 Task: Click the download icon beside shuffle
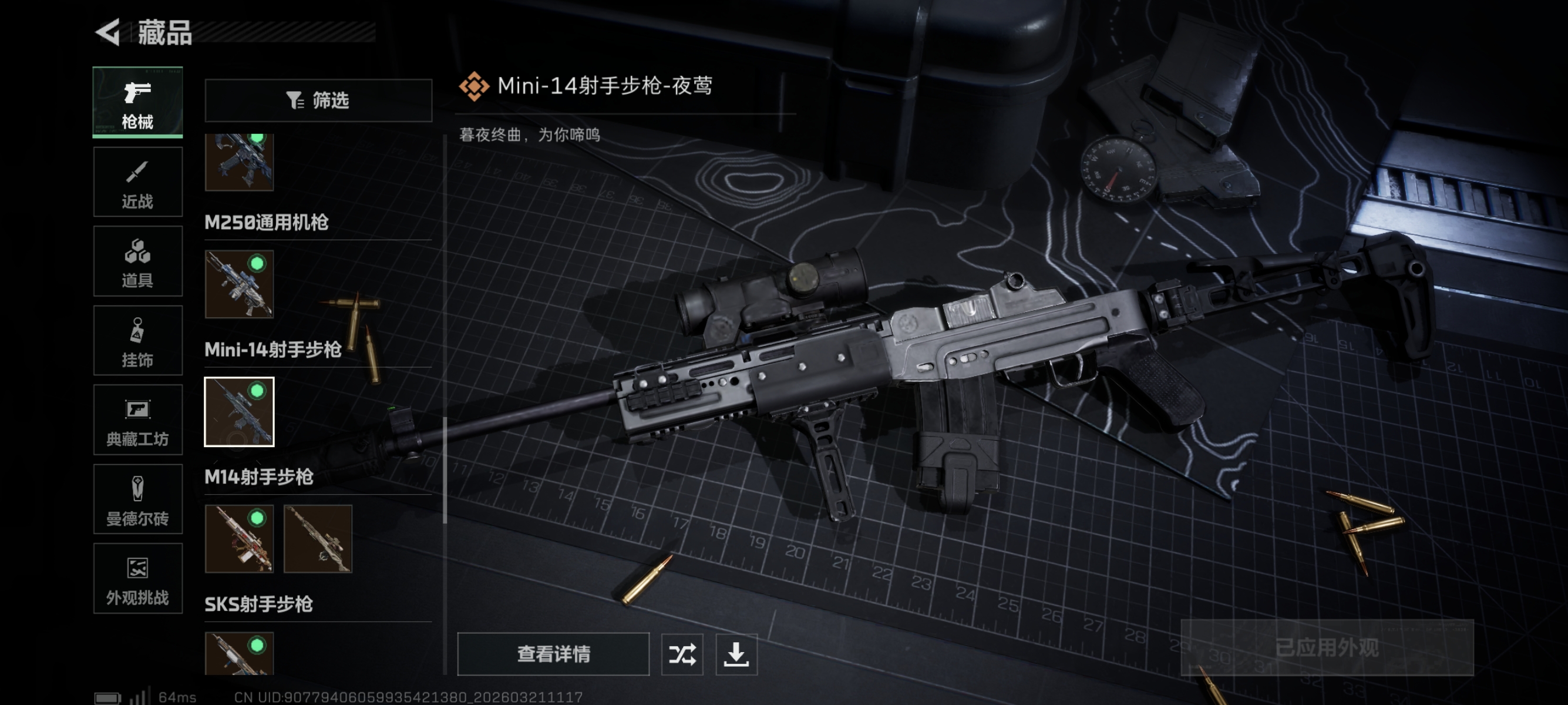point(737,655)
